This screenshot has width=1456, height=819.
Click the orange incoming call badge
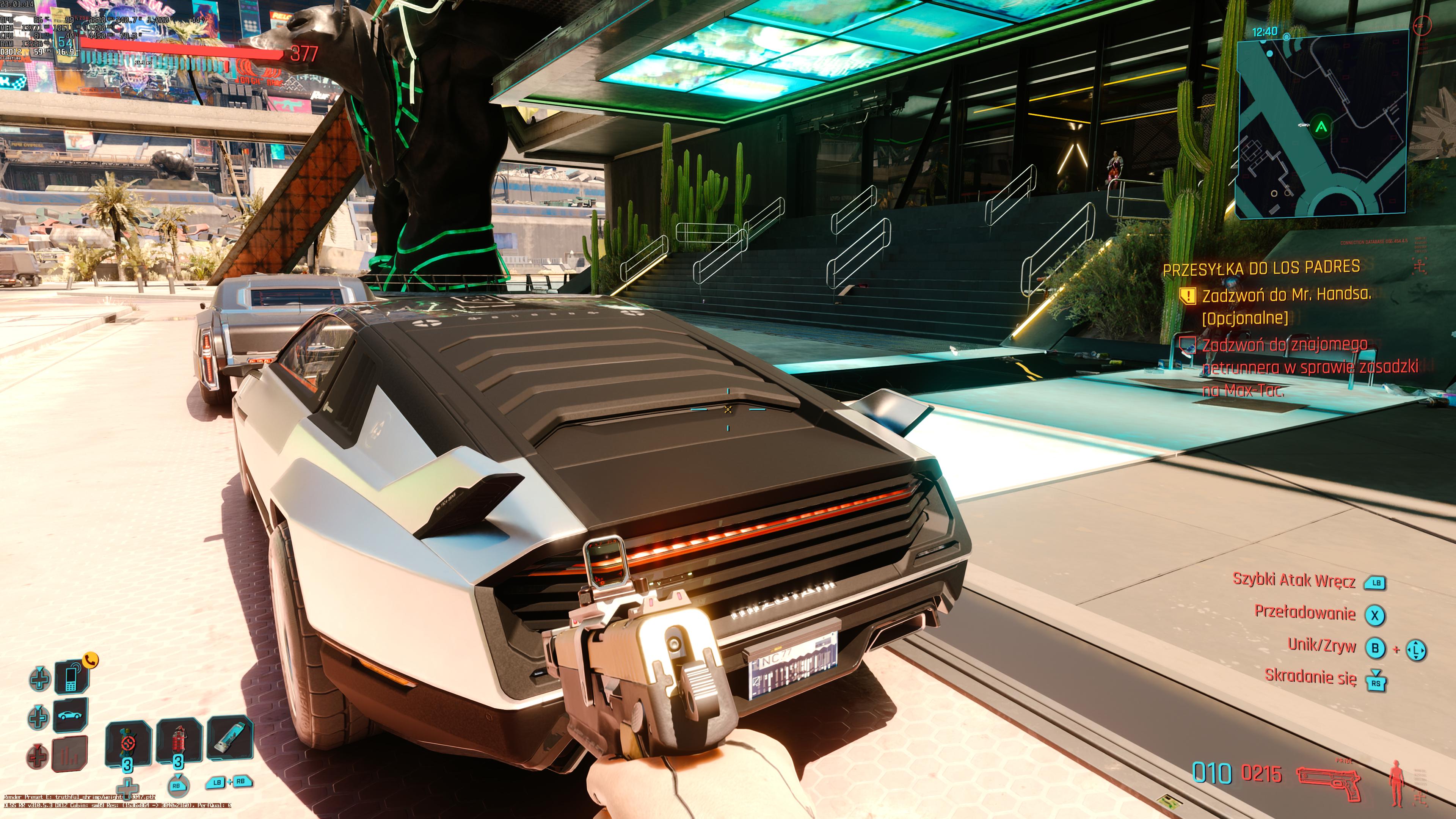tap(91, 659)
